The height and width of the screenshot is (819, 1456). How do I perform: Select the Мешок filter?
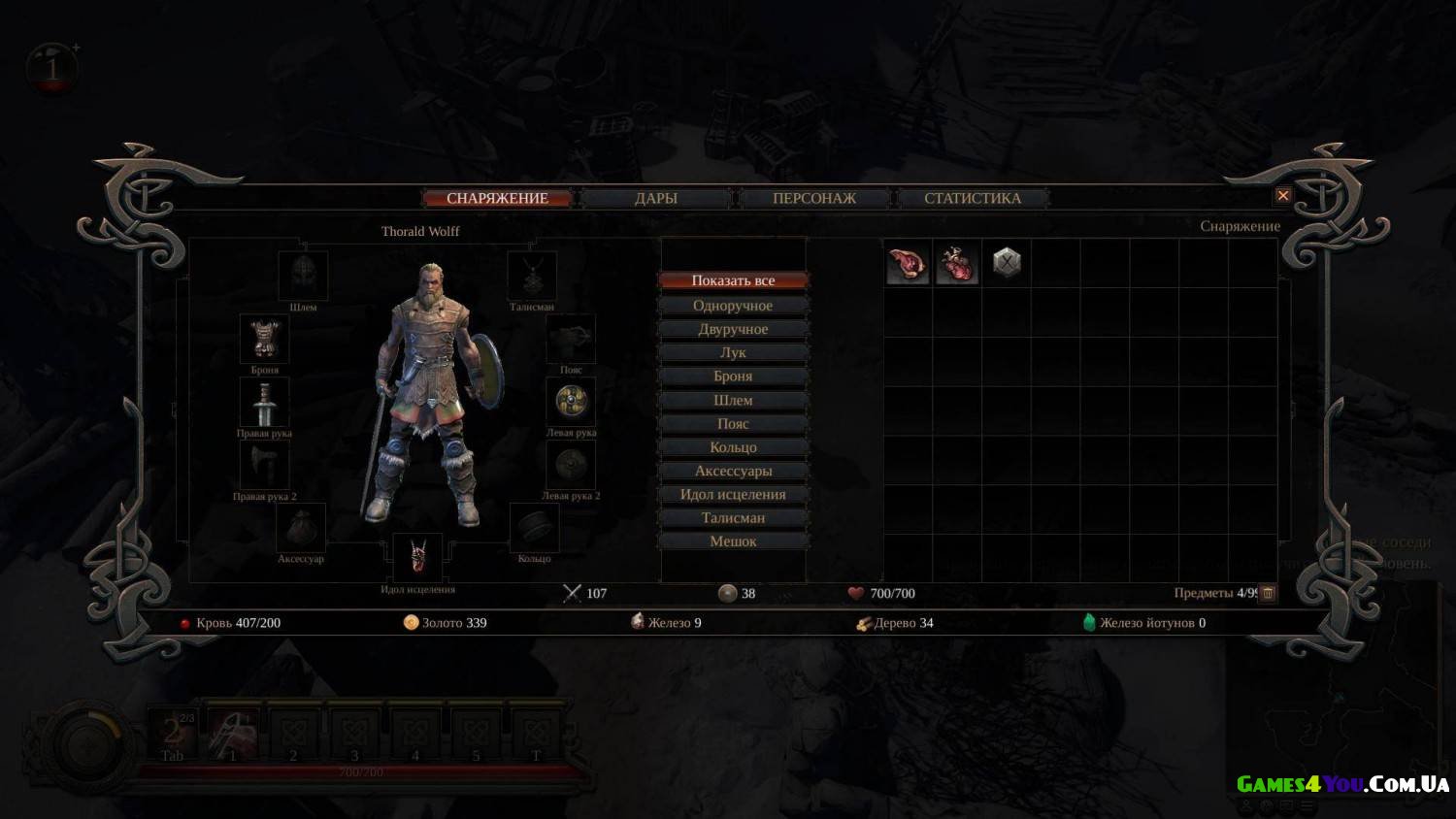[733, 541]
